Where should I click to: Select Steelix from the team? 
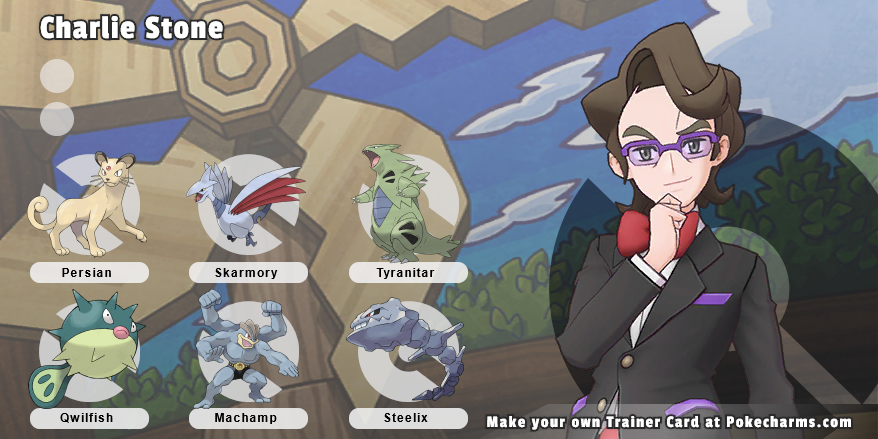click(x=407, y=352)
